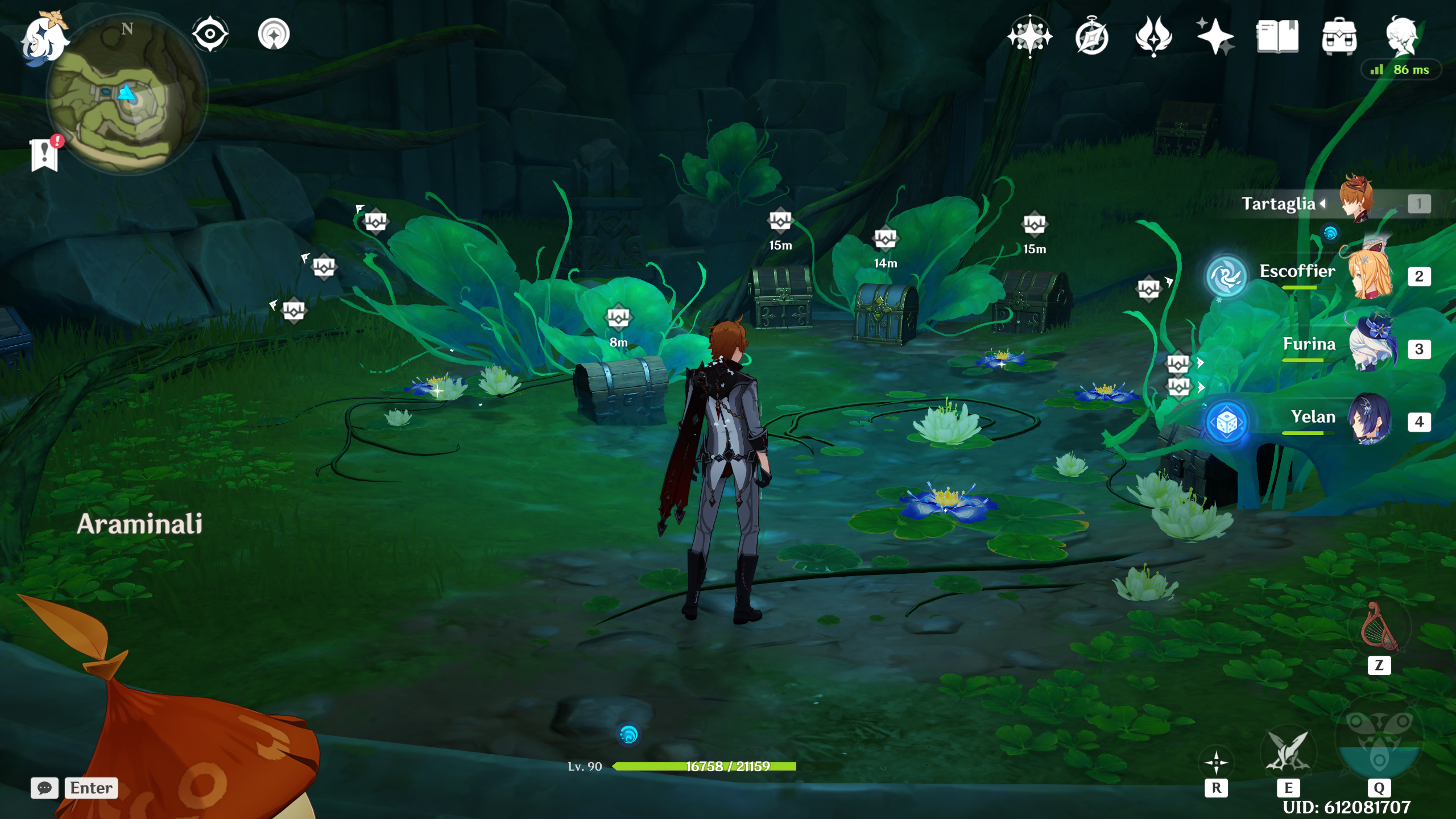Activate Tartaglia's elemental skill
Viewport: 1456px width, 819px height.
[x=1288, y=752]
